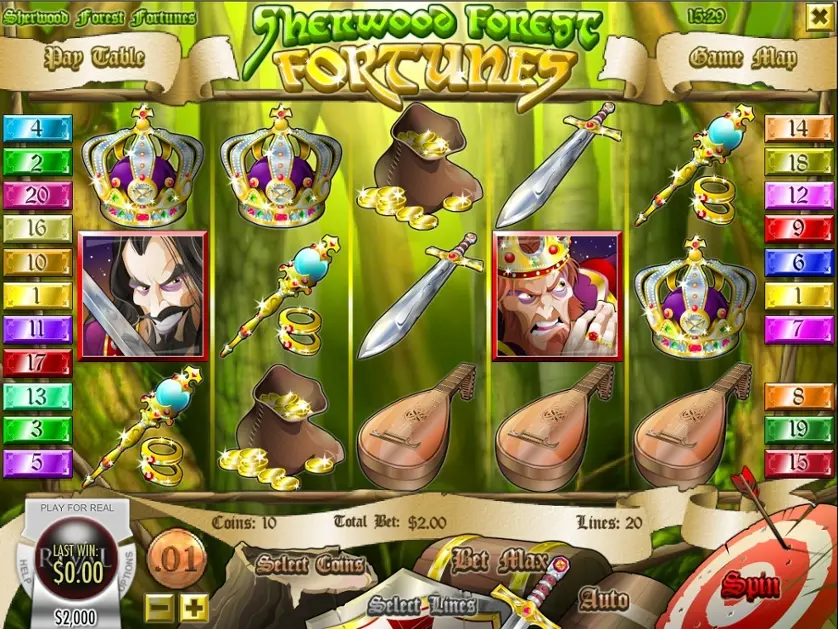
Task: Select payline number 4 marker
Action: point(37,128)
